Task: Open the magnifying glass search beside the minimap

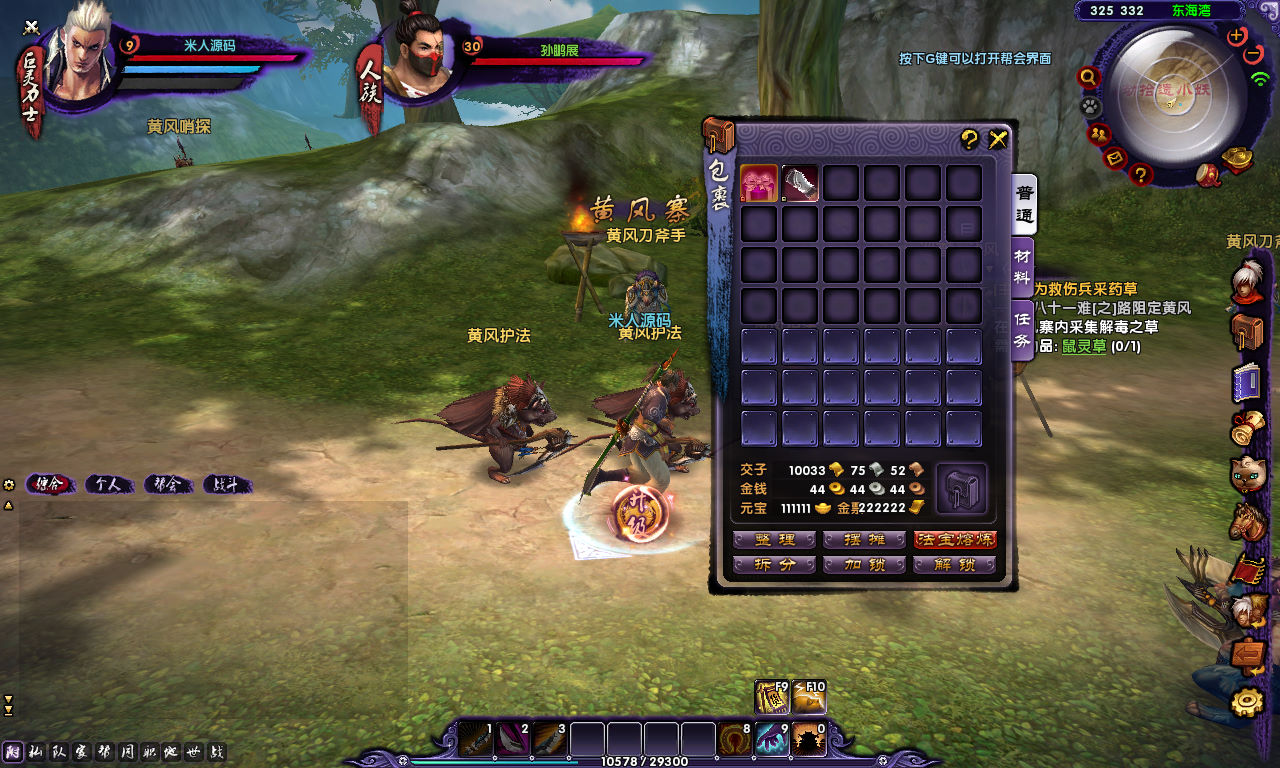Action: (x=1088, y=77)
